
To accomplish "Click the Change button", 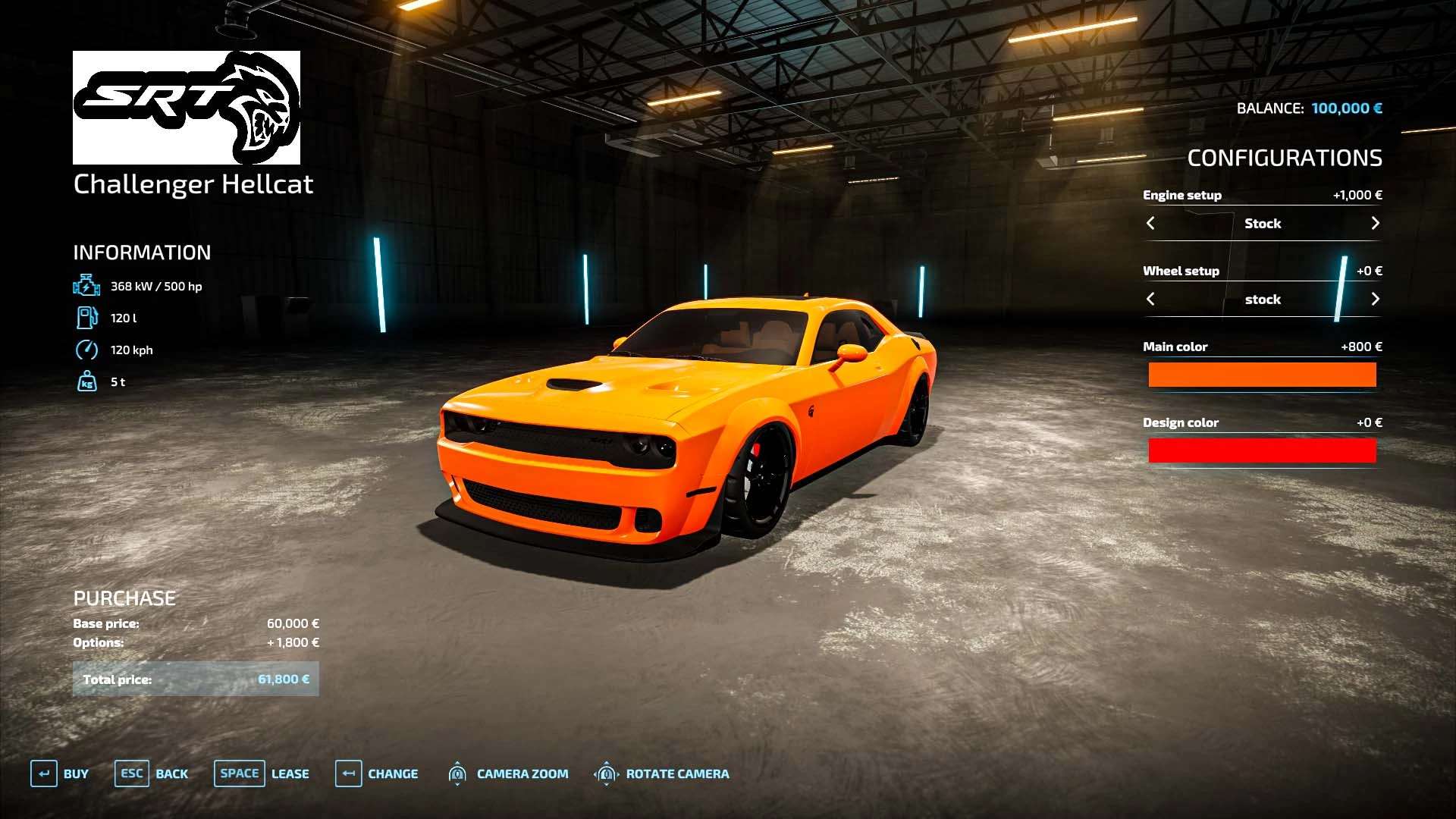I will click(377, 773).
